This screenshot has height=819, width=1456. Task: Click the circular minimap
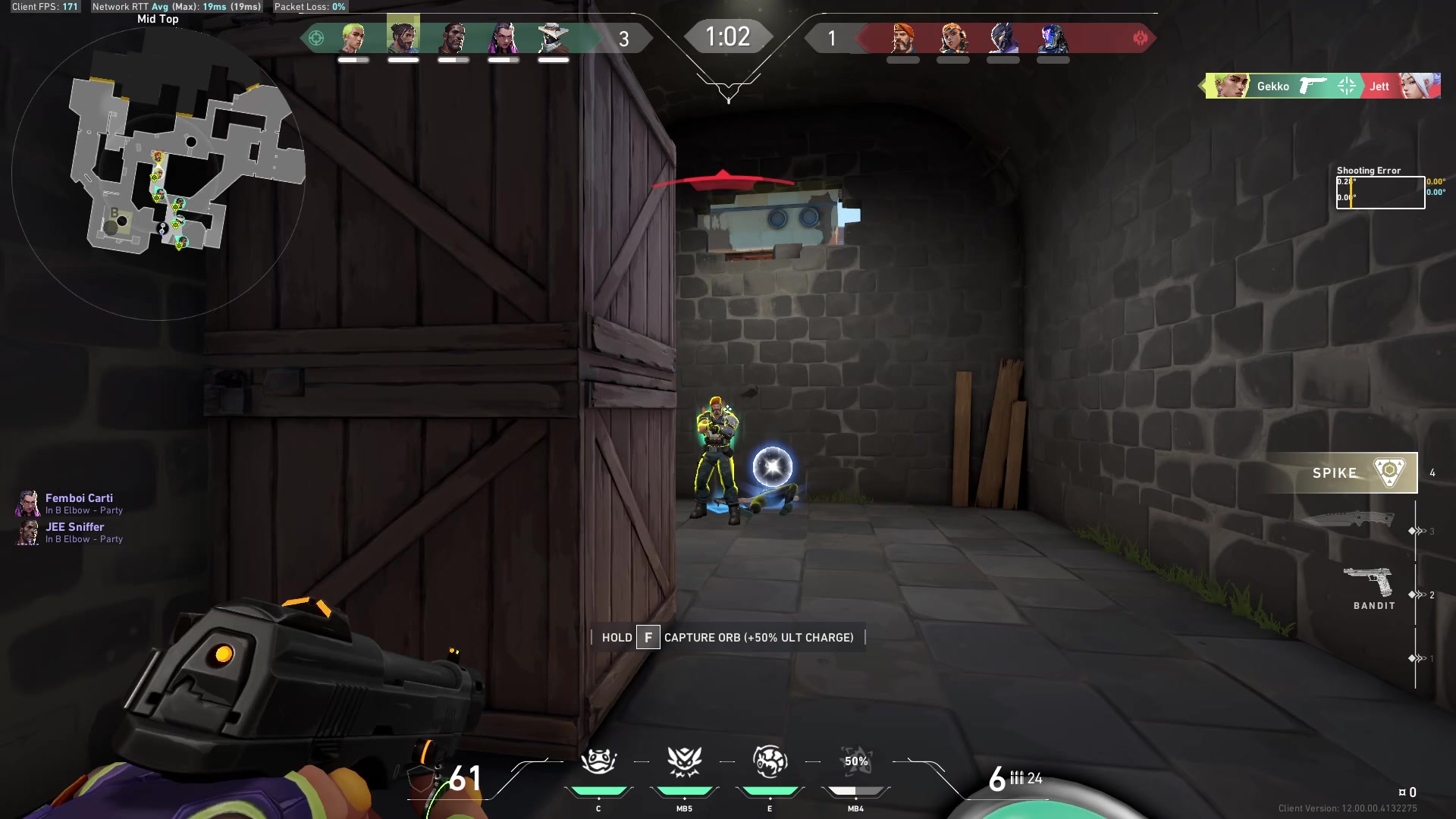(x=158, y=174)
